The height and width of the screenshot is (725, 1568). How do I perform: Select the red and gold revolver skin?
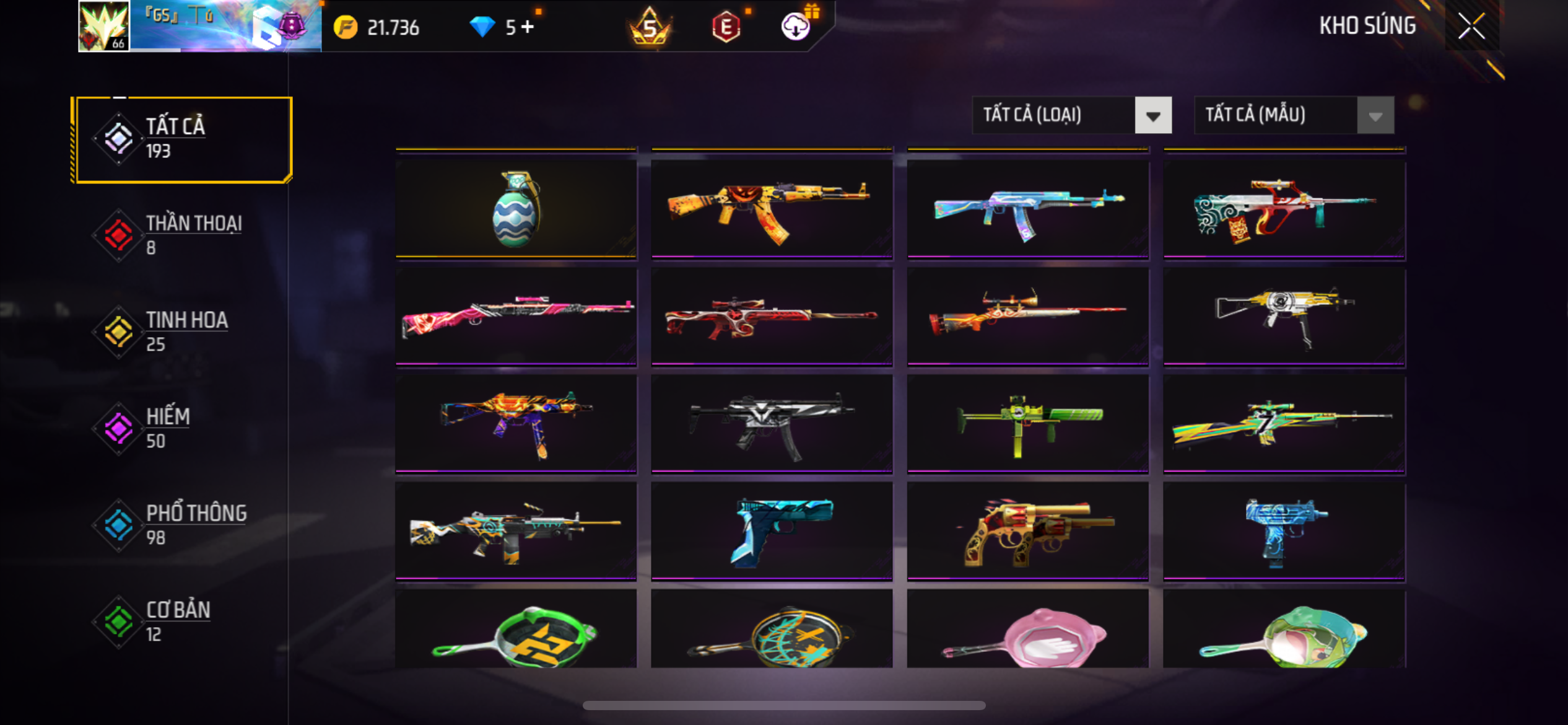tap(1028, 531)
